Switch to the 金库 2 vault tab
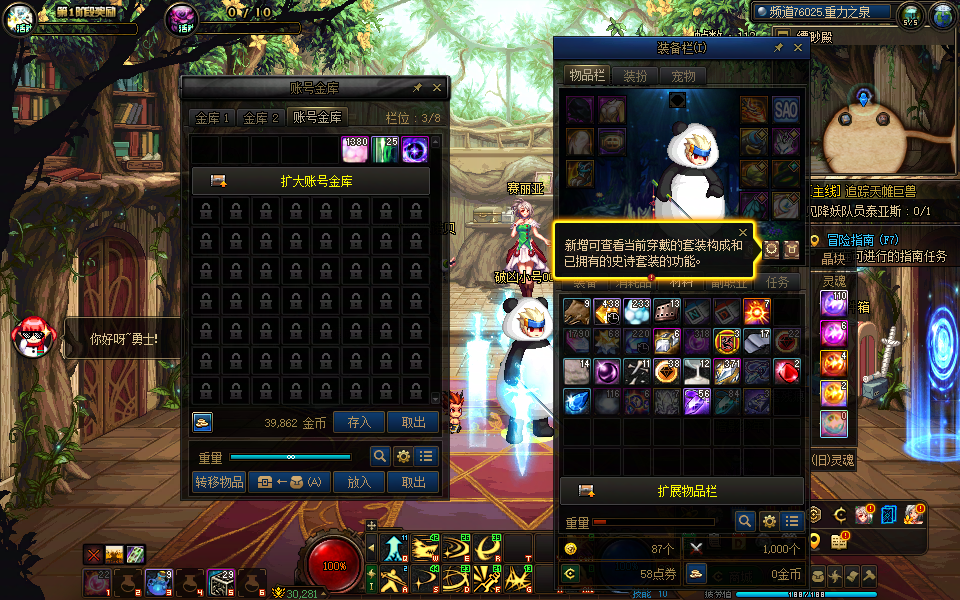 261,118
